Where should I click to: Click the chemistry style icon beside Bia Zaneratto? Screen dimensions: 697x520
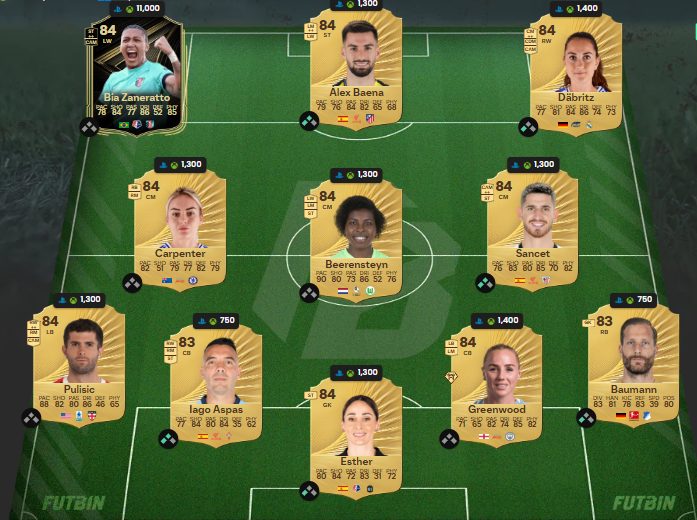[x=90, y=127]
